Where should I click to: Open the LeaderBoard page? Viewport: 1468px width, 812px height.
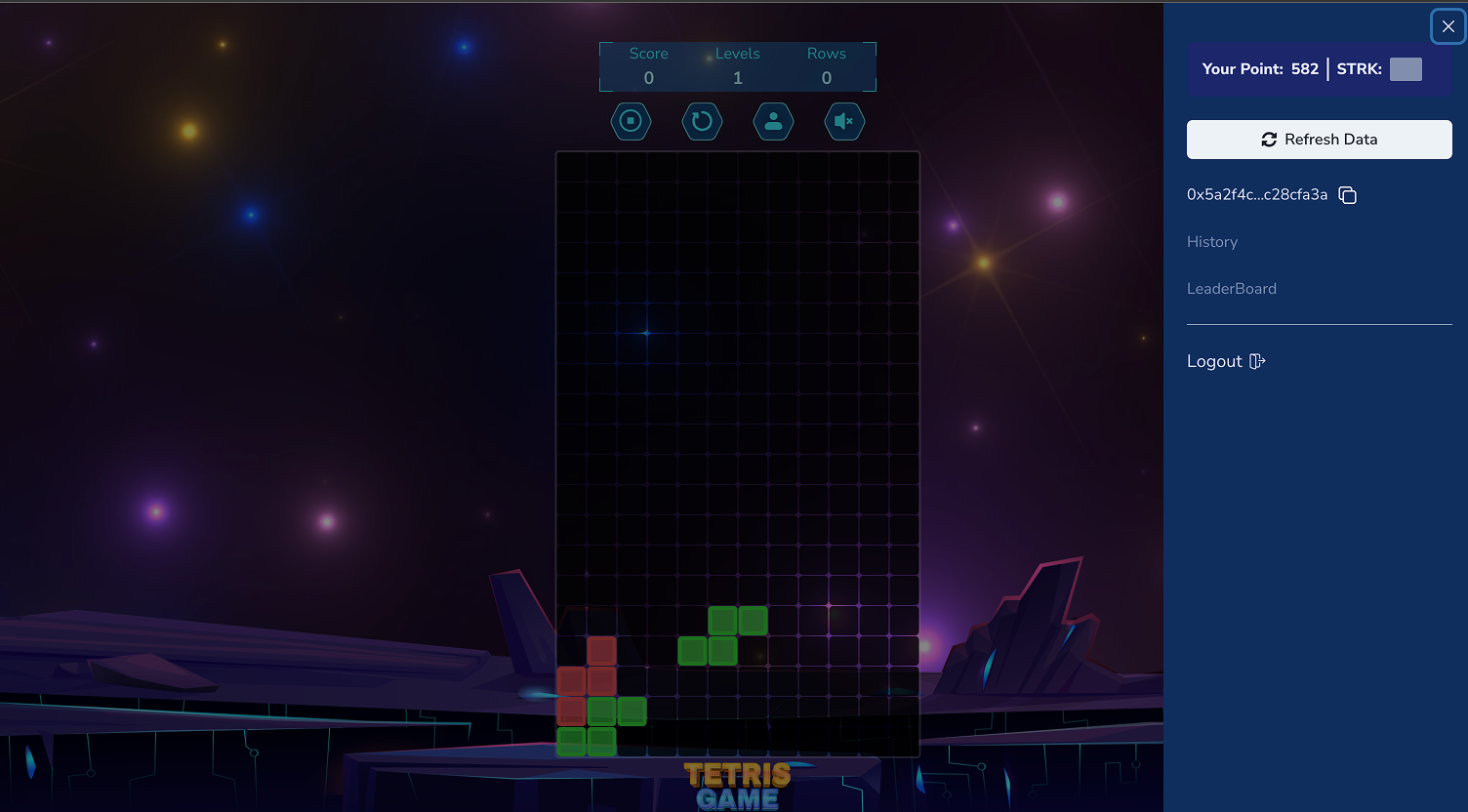click(x=1232, y=289)
